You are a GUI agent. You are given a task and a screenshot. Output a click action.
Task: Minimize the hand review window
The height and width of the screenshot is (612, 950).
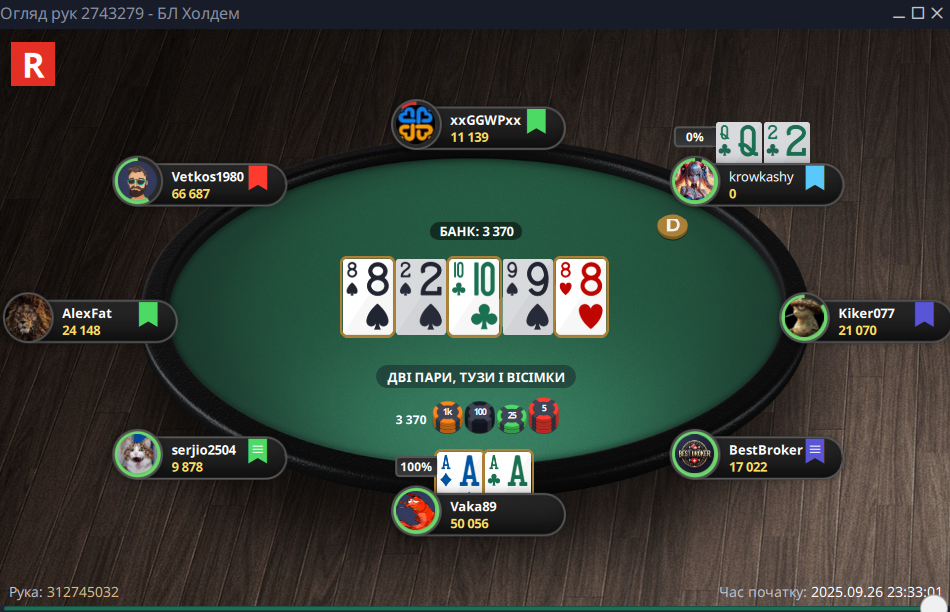[898, 13]
